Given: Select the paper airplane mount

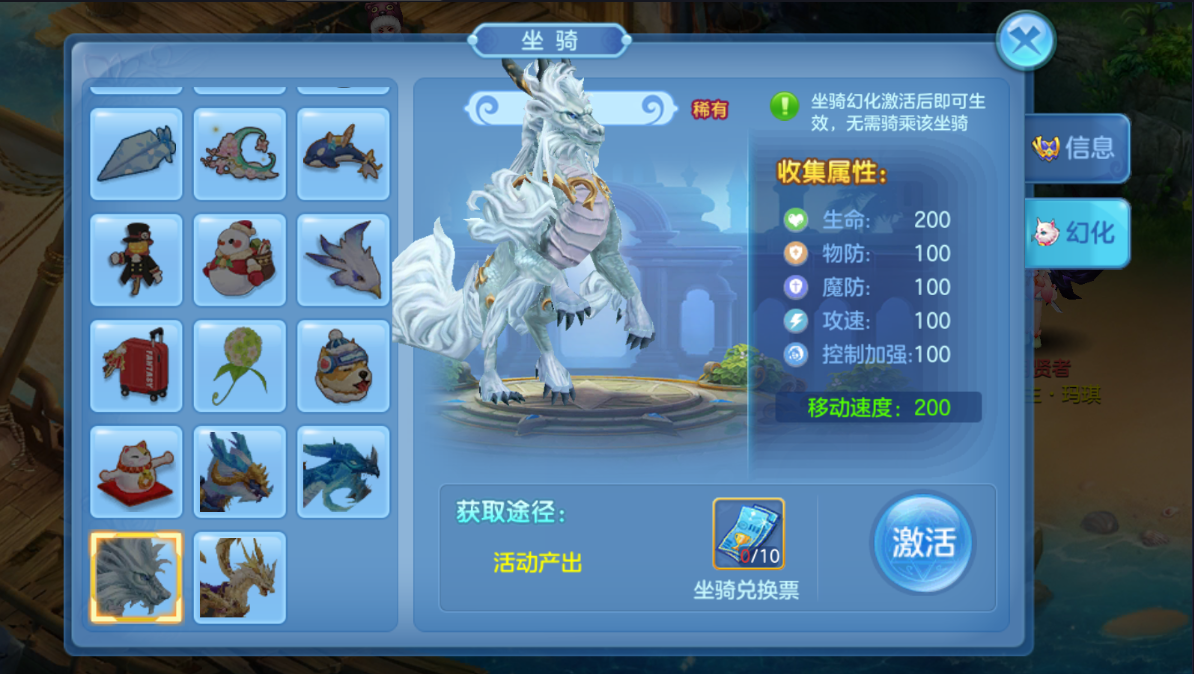Looking at the screenshot, I should 136,154.
